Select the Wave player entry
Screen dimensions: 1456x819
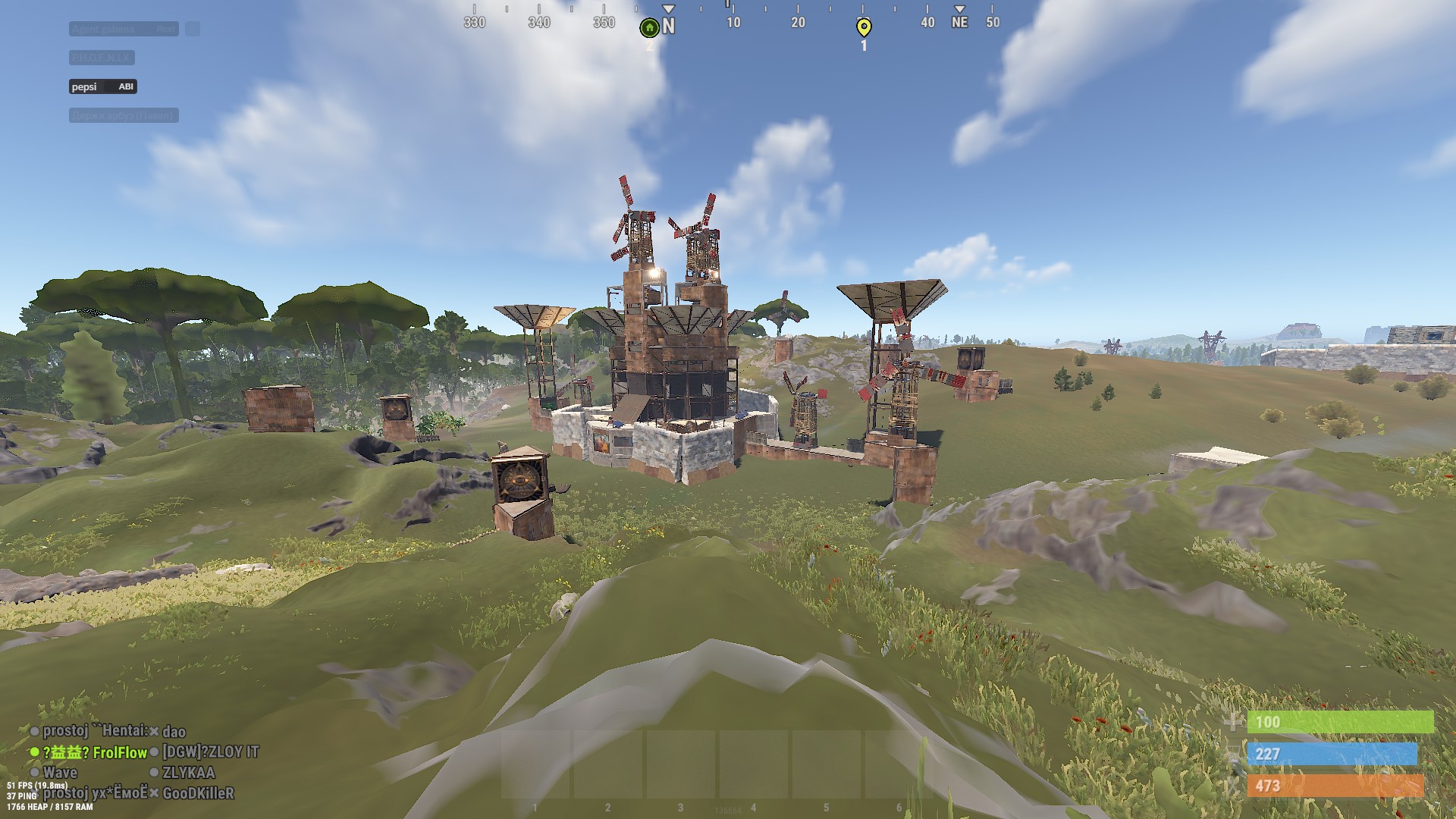(x=60, y=773)
